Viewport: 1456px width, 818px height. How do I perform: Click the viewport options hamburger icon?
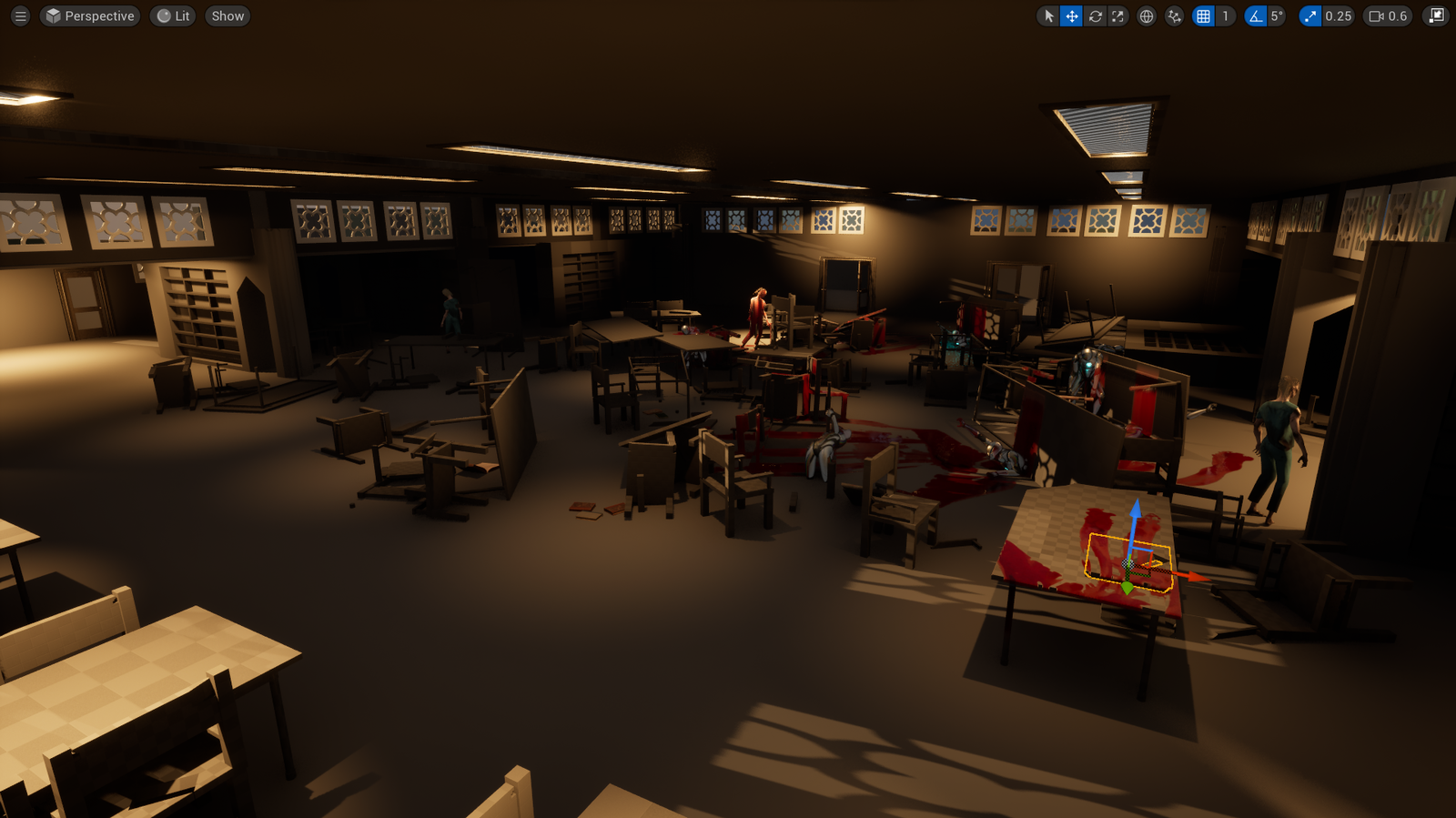[20, 15]
